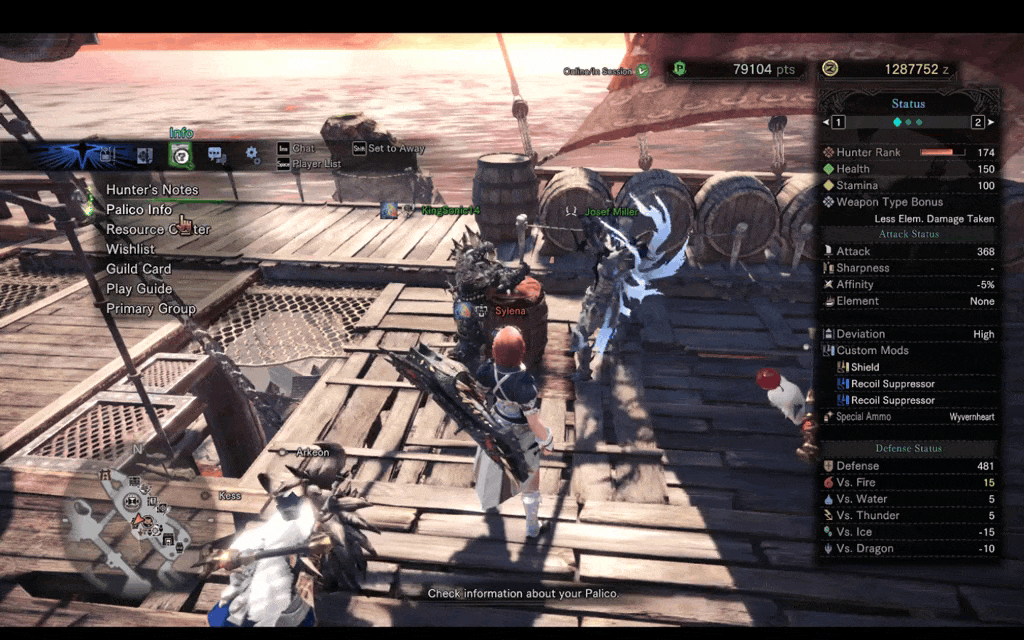Choose Wishlist in the Info list
The height and width of the screenshot is (640, 1024).
(131, 249)
